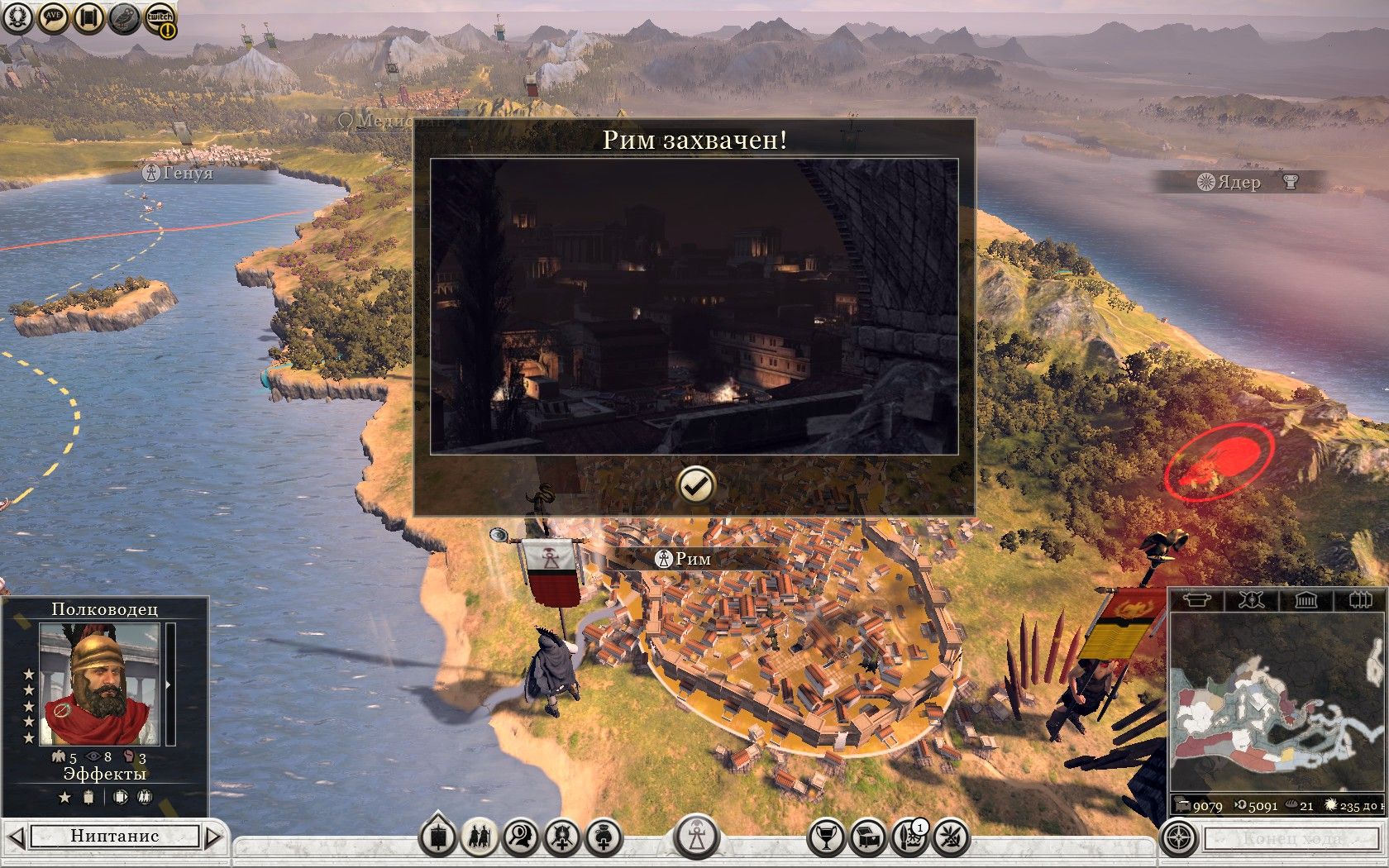Click the Конец хода end turn button

pos(1294,838)
